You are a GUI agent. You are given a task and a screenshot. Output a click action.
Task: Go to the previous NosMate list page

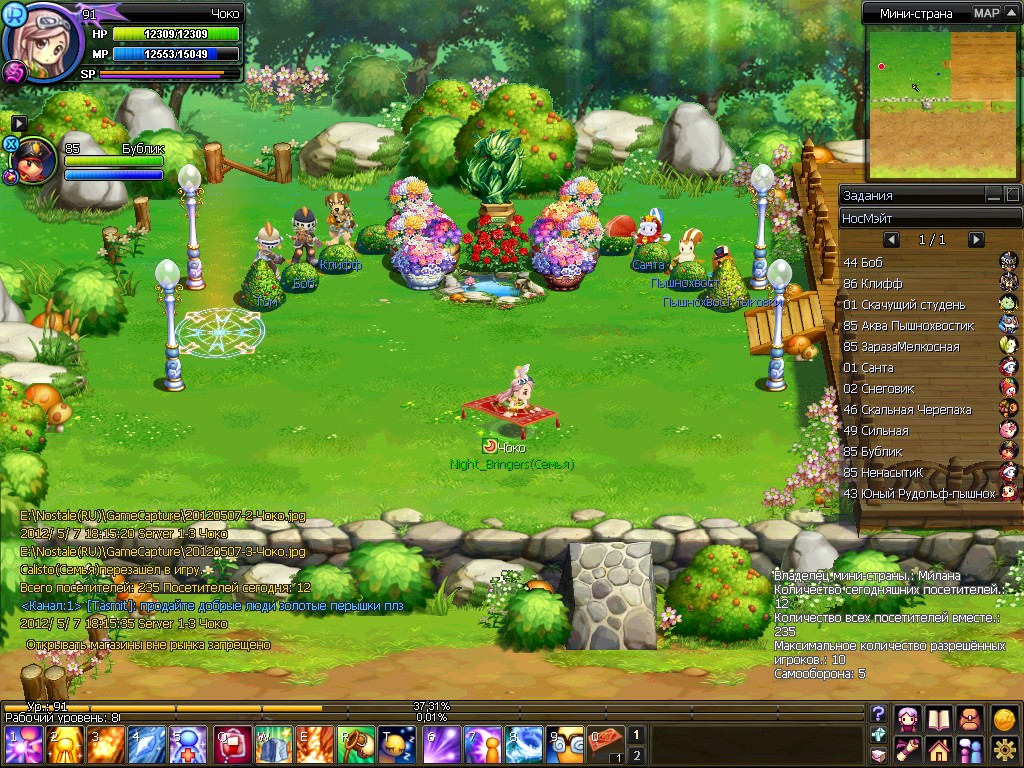pos(891,240)
